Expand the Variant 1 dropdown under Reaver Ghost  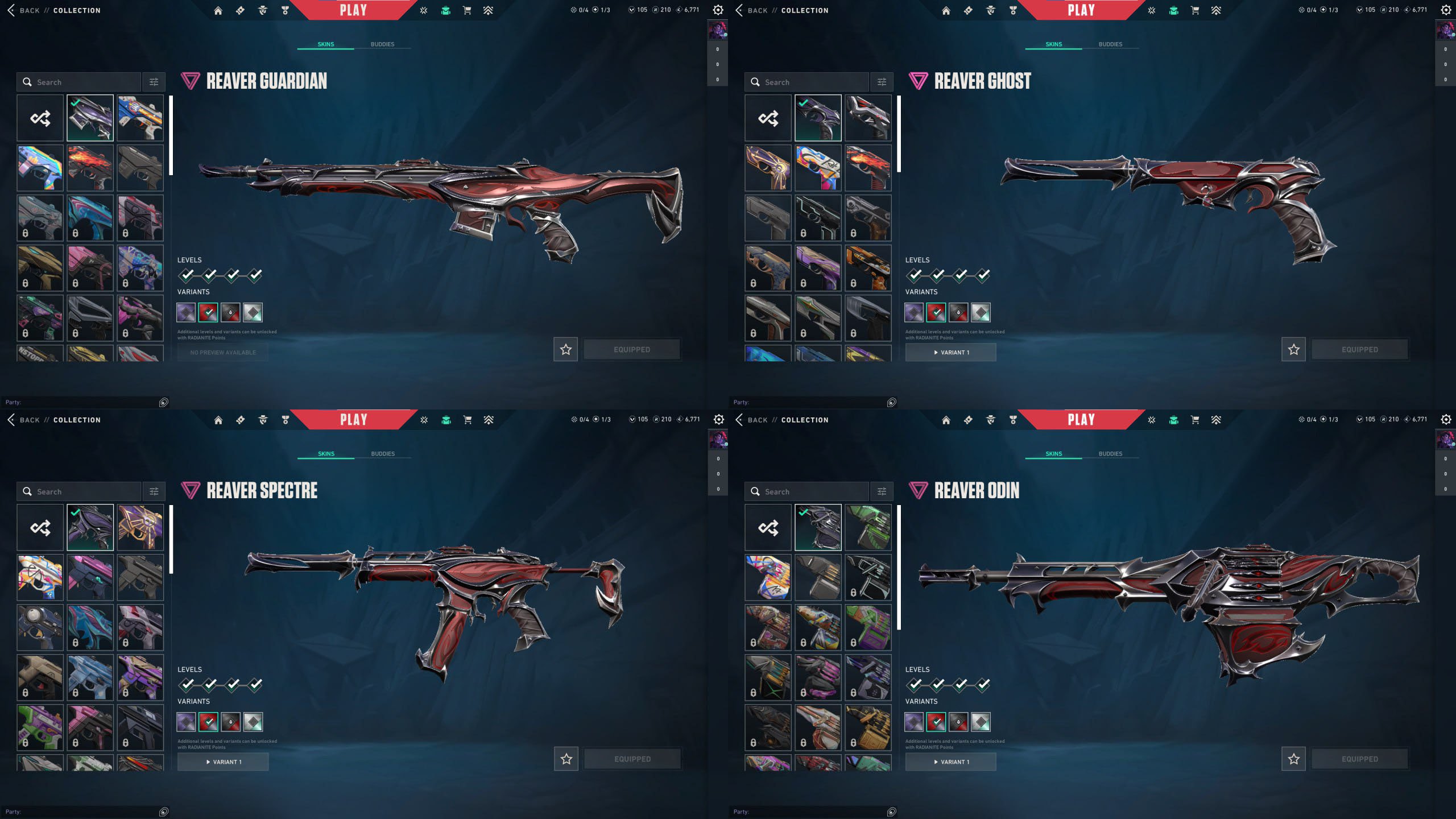[950, 352]
